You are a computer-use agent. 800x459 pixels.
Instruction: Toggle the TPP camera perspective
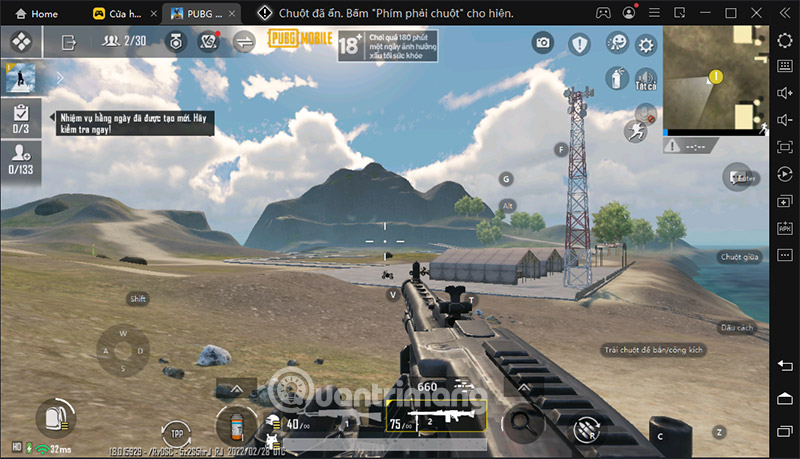(x=177, y=433)
